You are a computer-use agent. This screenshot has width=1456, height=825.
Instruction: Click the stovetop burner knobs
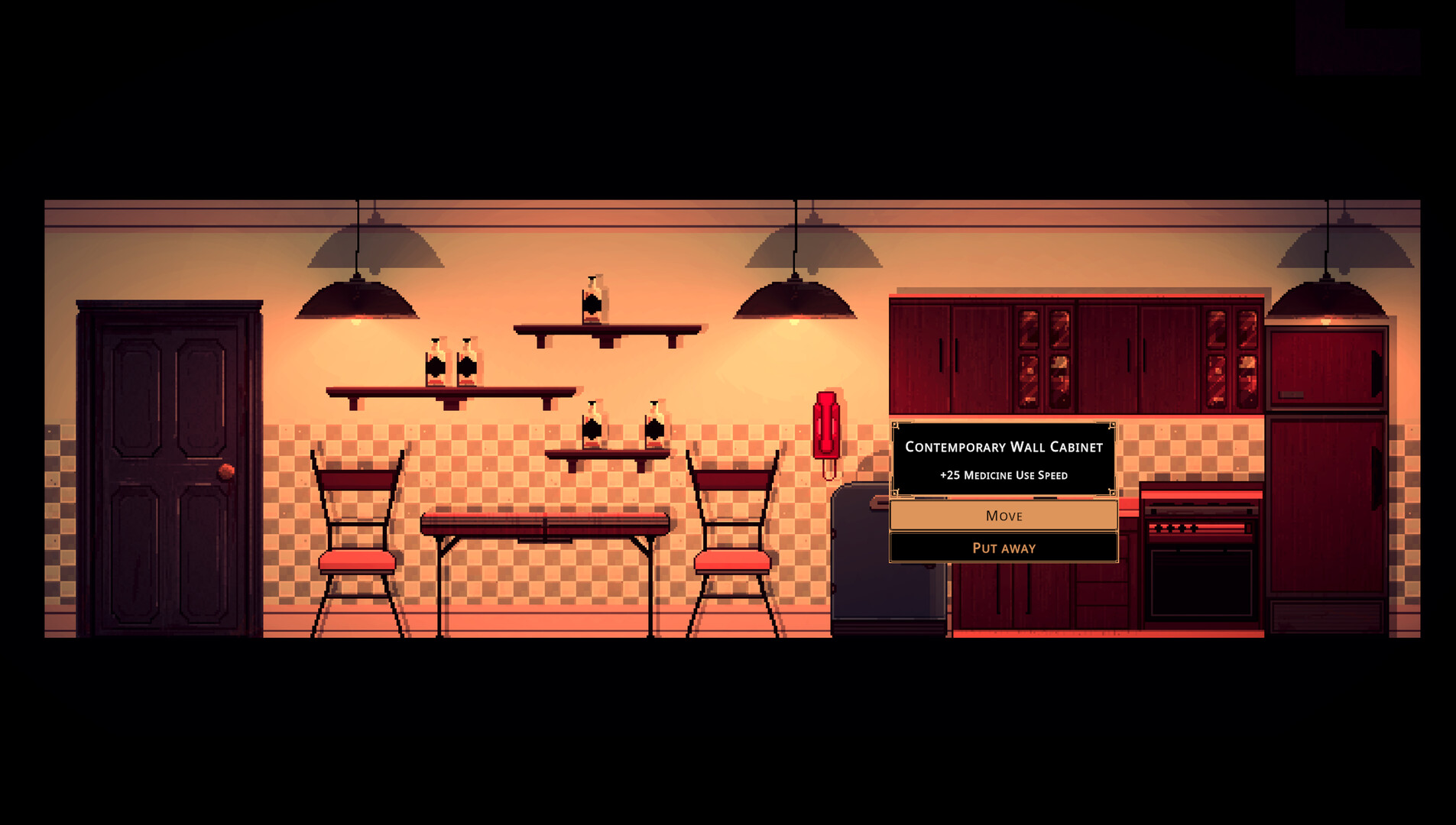click(x=1177, y=527)
